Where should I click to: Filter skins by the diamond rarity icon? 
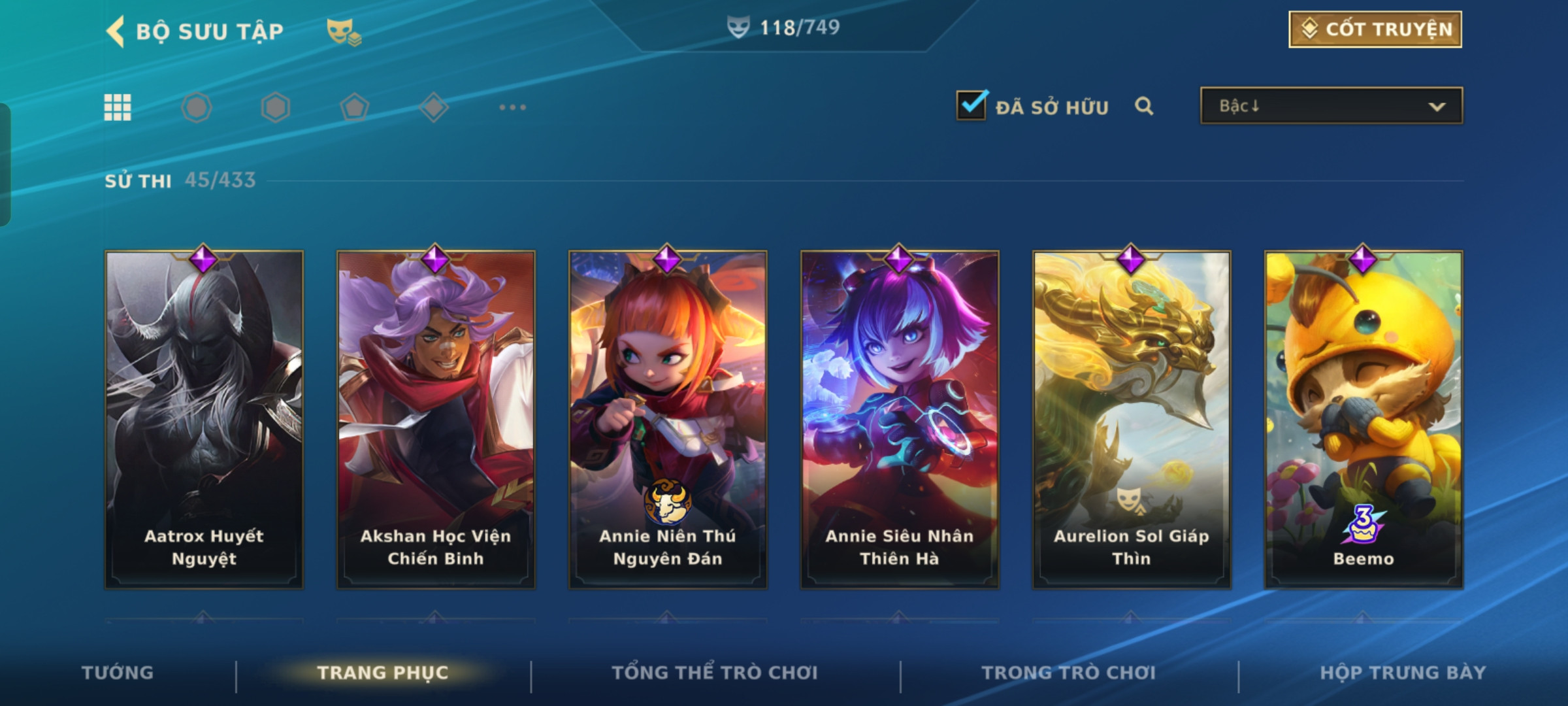coord(434,107)
